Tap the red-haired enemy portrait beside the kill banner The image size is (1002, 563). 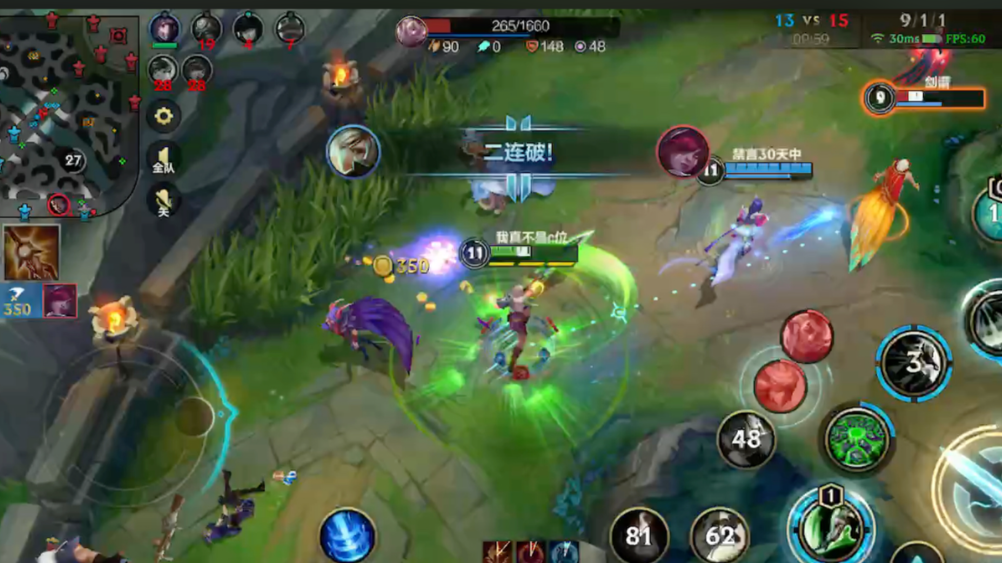tap(683, 152)
